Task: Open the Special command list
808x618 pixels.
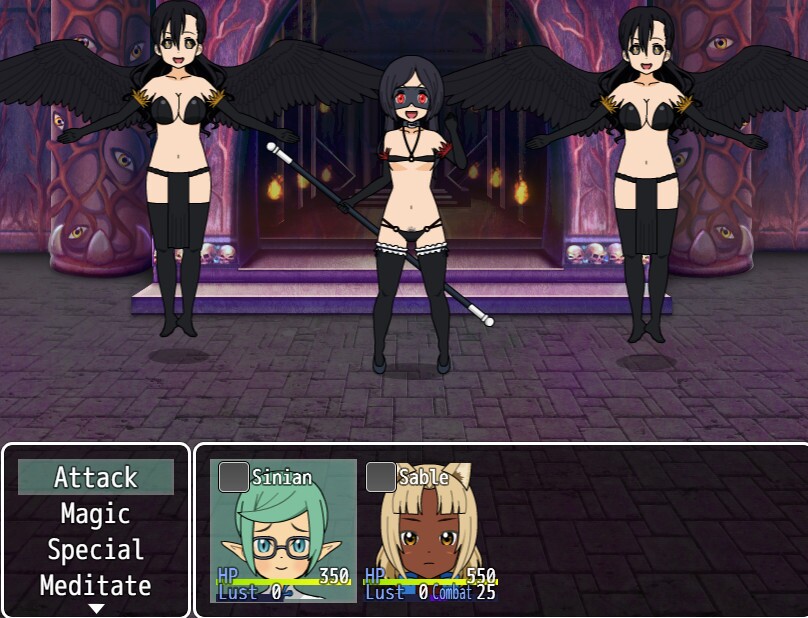Action: click(x=96, y=550)
